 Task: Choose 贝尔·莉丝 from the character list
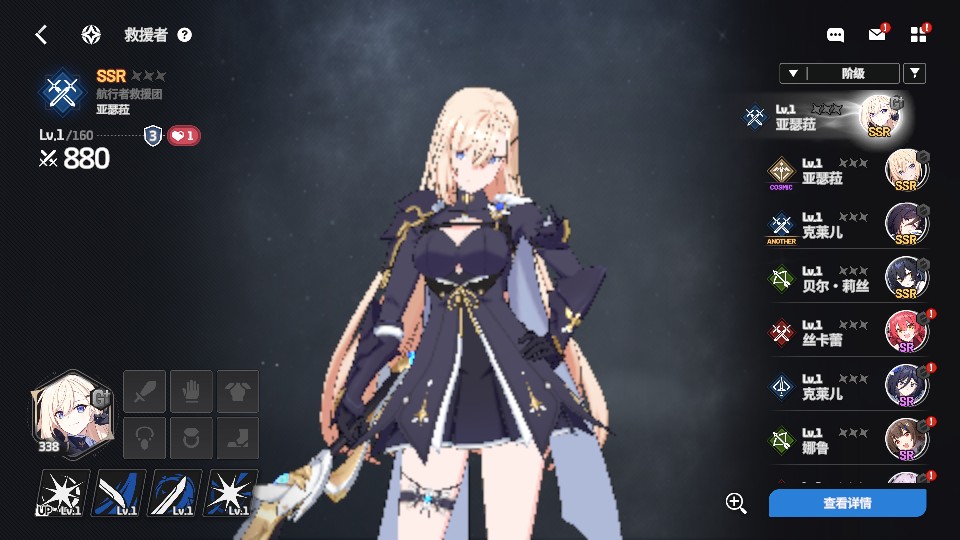pyautogui.click(x=846, y=279)
